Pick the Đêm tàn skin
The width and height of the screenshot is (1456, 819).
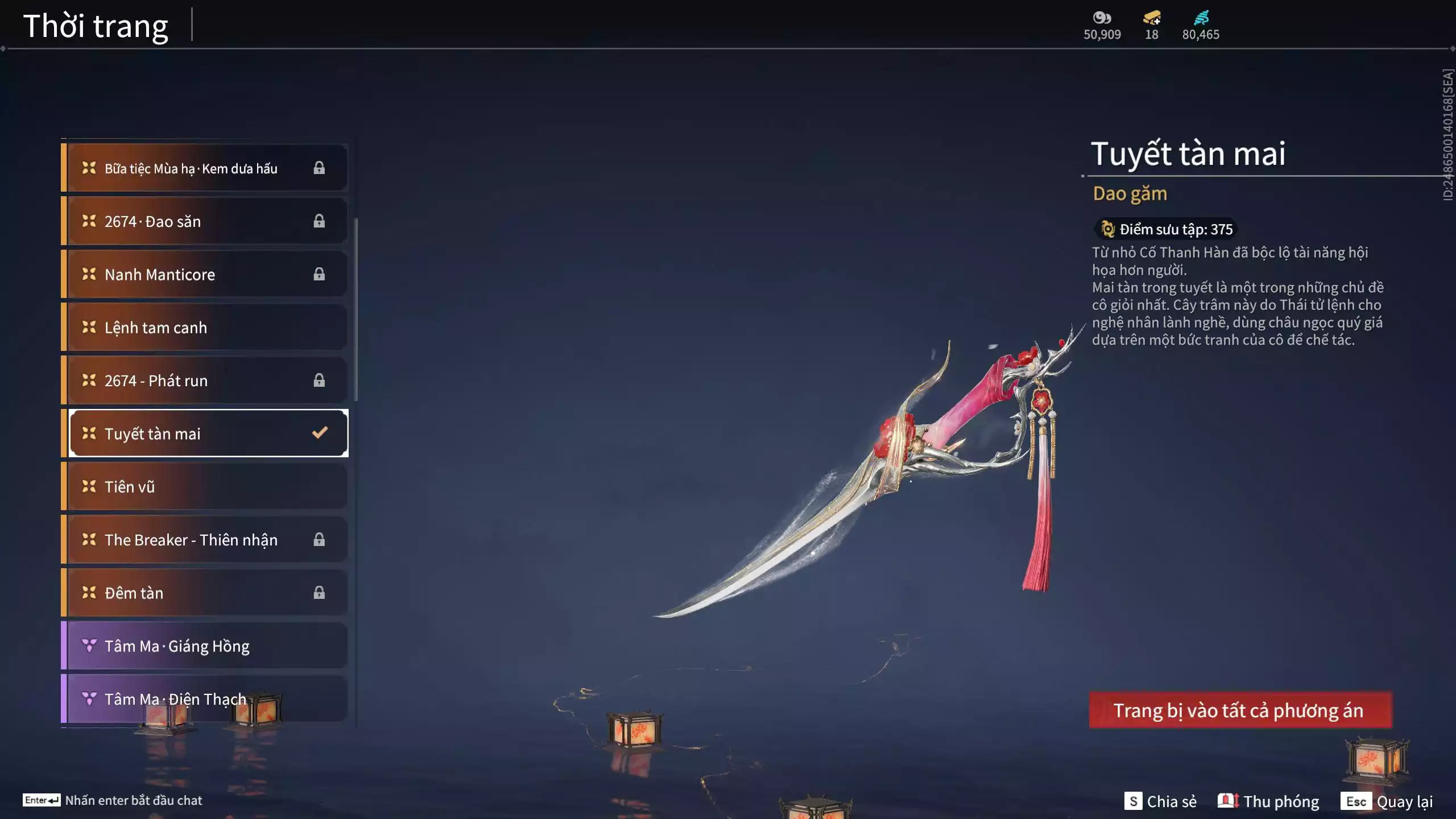click(x=205, y=593)
